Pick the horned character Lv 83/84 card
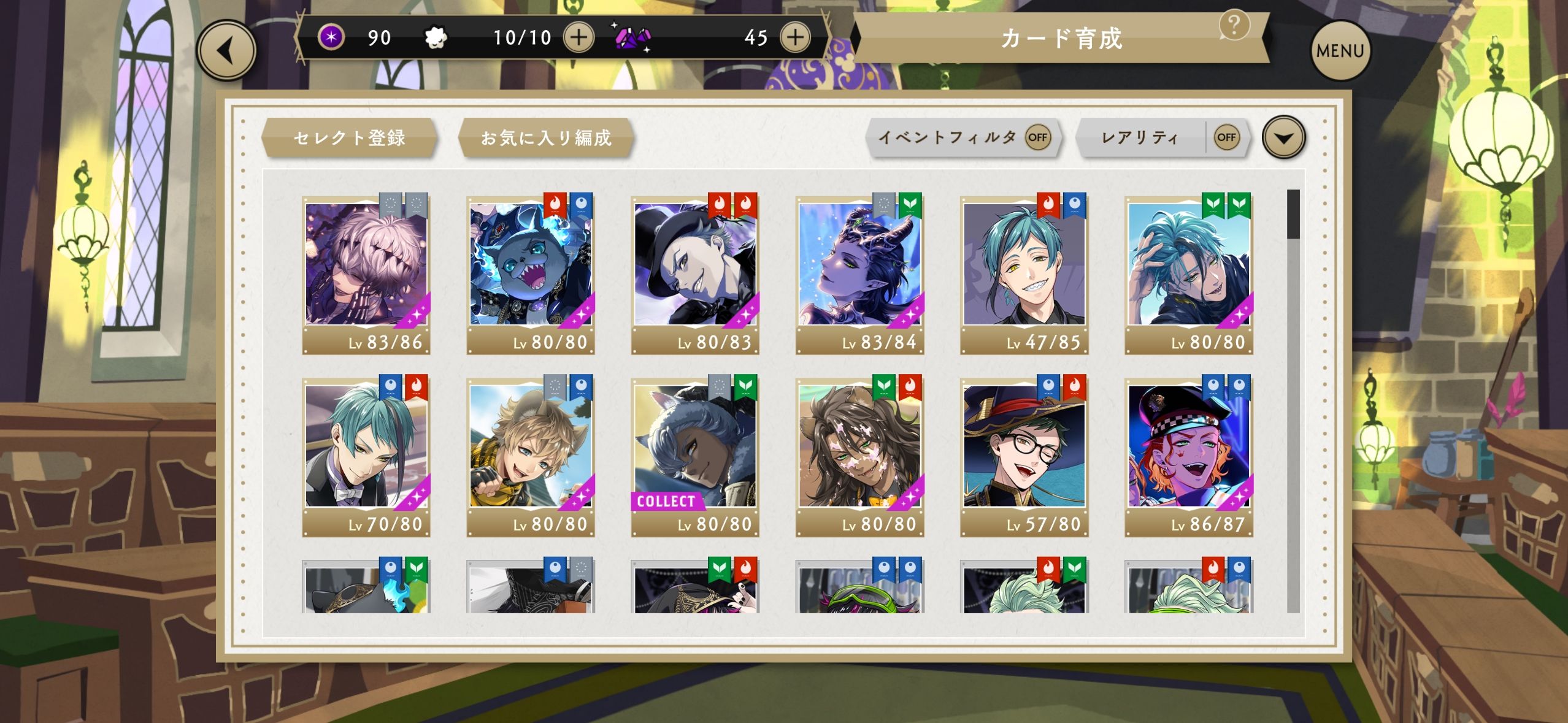 pos(859,274)
